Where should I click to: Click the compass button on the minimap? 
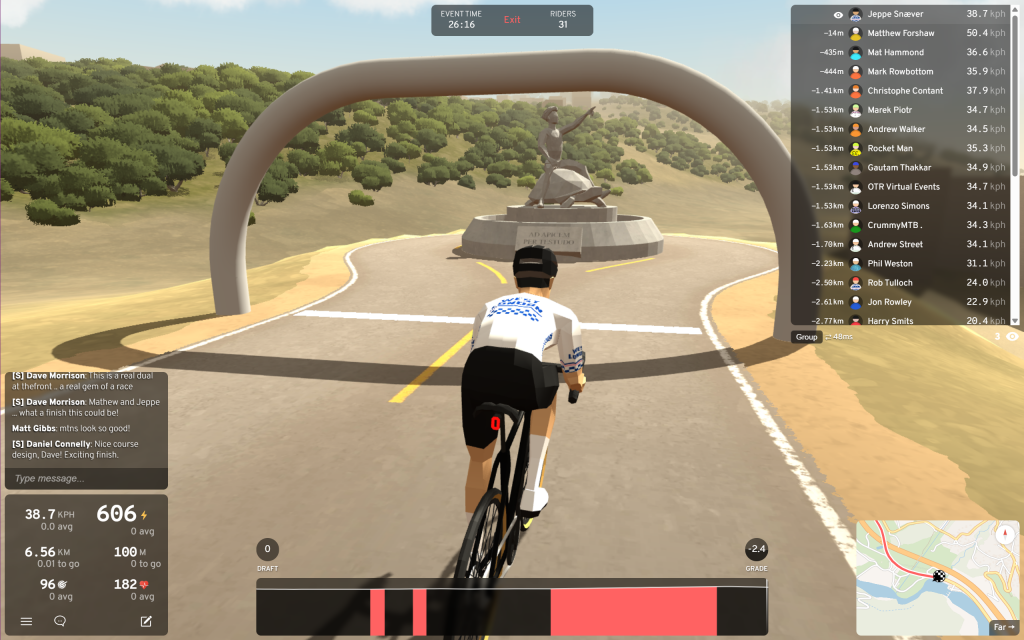coord(1004,534)
